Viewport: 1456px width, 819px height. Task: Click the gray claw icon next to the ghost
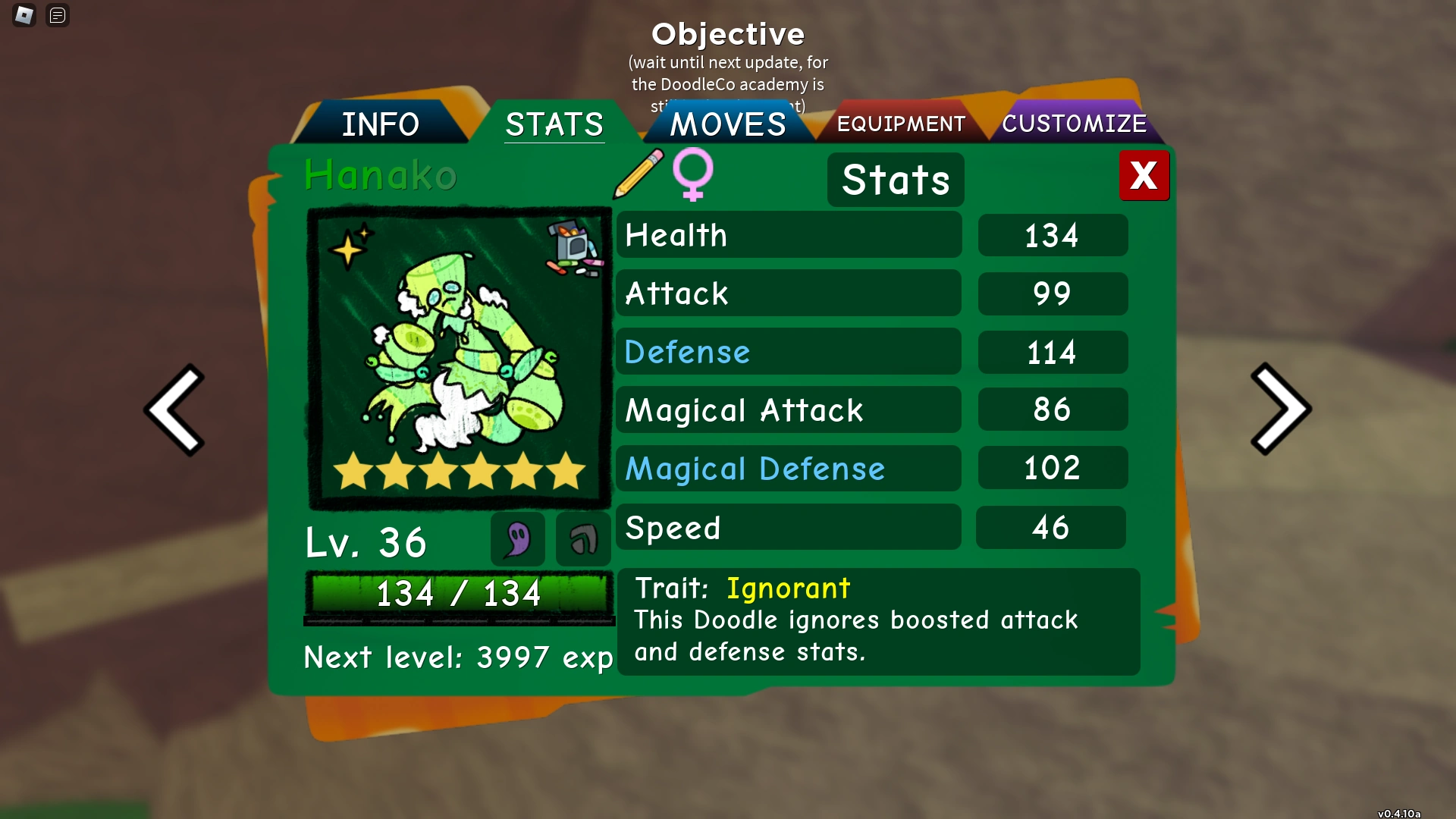(582, 539)
